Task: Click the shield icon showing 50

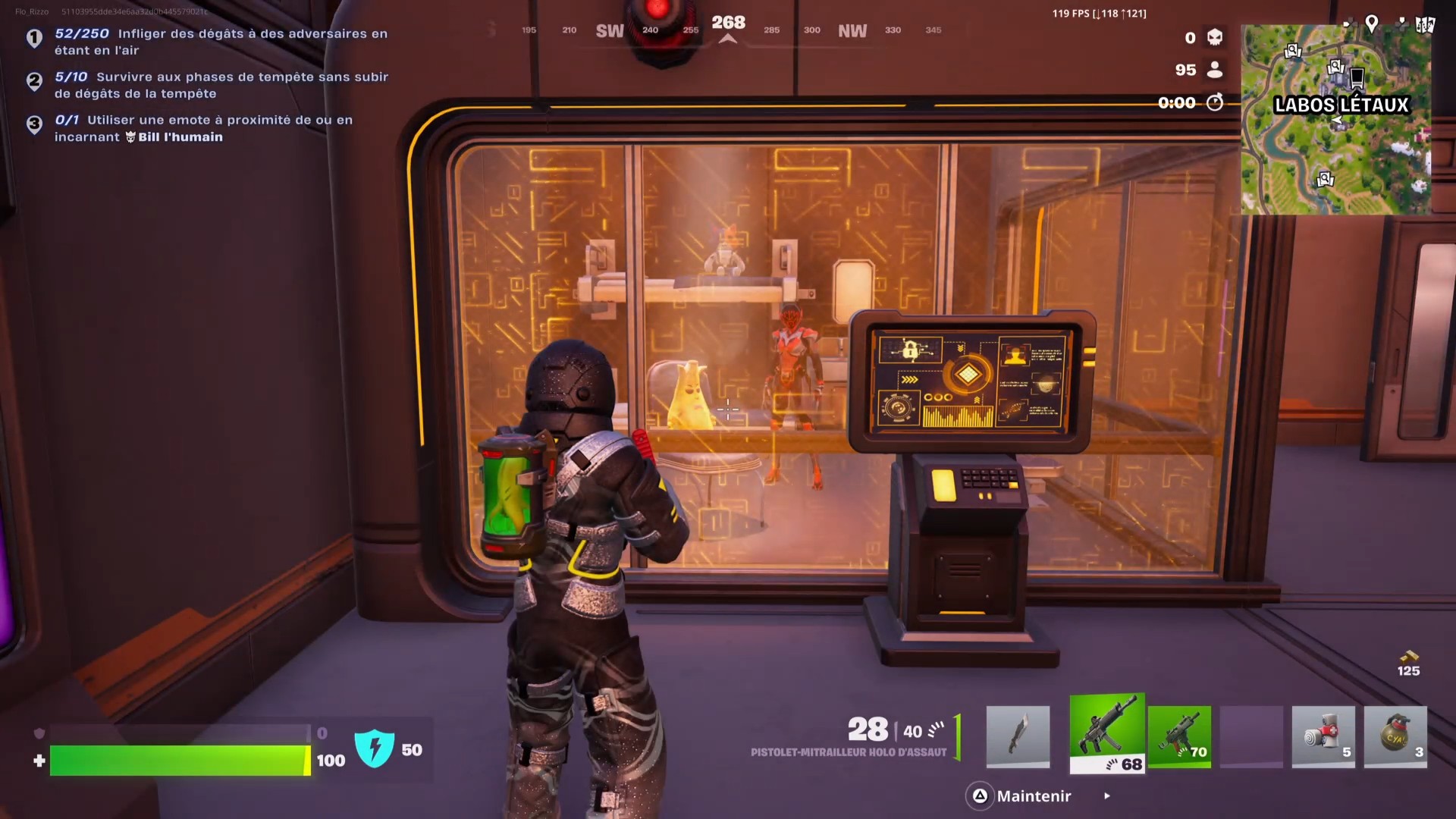Action: pos(375,749)
